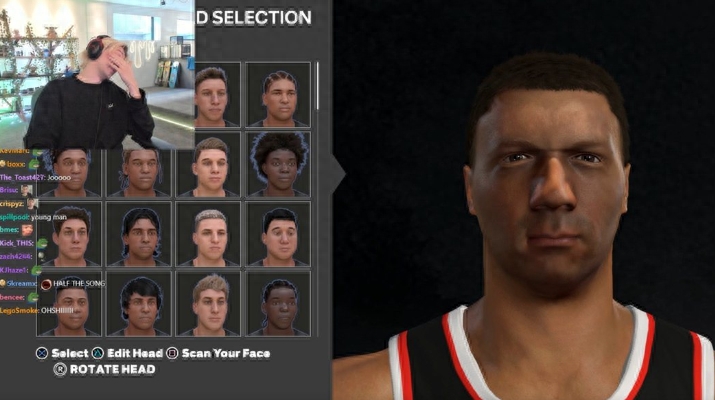Pick the blond-haired head in the bottom row

pyautogui.click(x=210, y=303)
